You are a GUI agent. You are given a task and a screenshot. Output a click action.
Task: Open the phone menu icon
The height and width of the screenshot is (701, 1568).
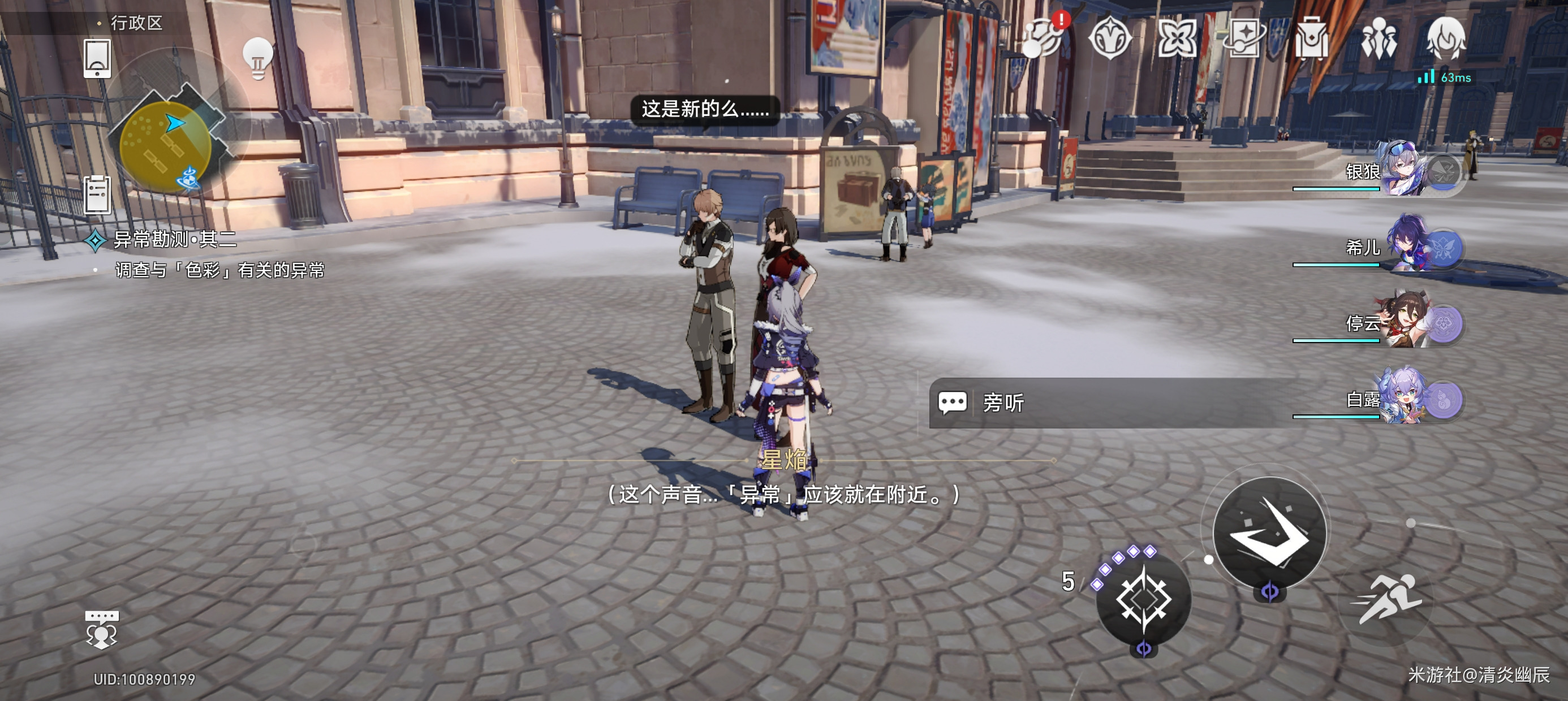pos(97,59)
